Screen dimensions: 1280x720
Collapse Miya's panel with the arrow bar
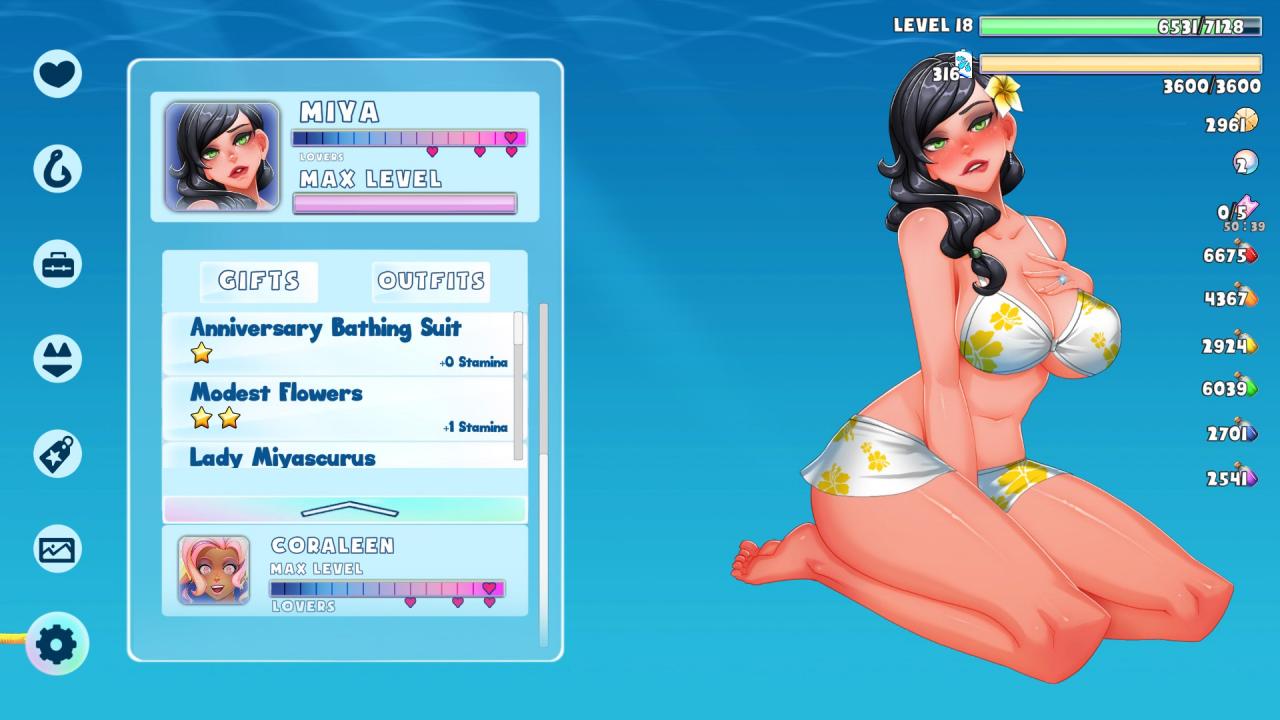[345, 509]
